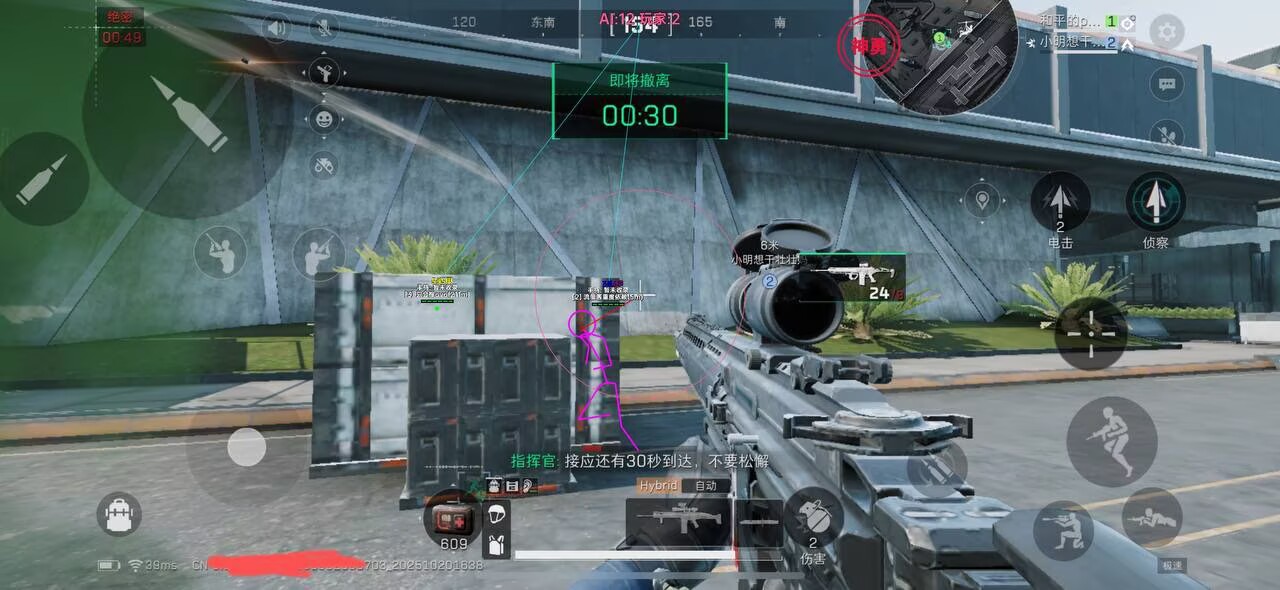1280x590 pixels.
Task: Use the 电击 arrow ability
Action: 1060,201
